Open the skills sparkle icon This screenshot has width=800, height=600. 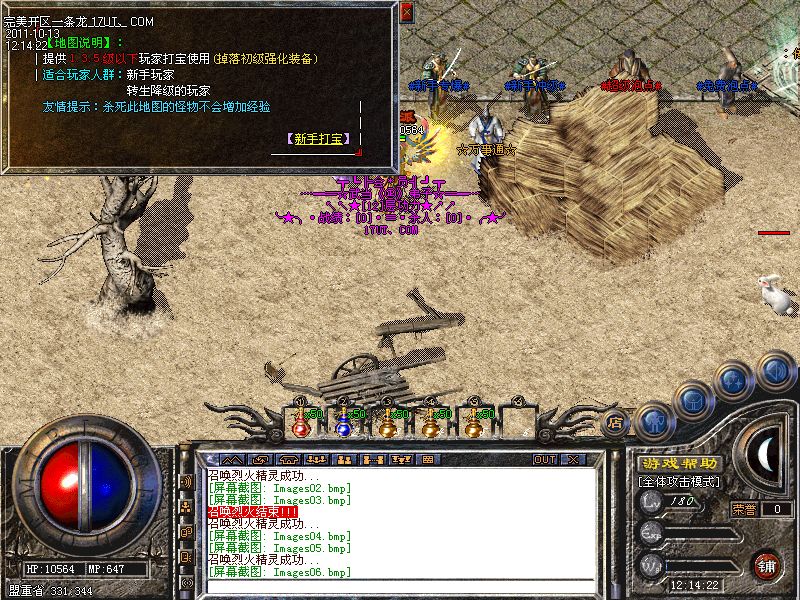pyautogui.click(x=736, y=381)
